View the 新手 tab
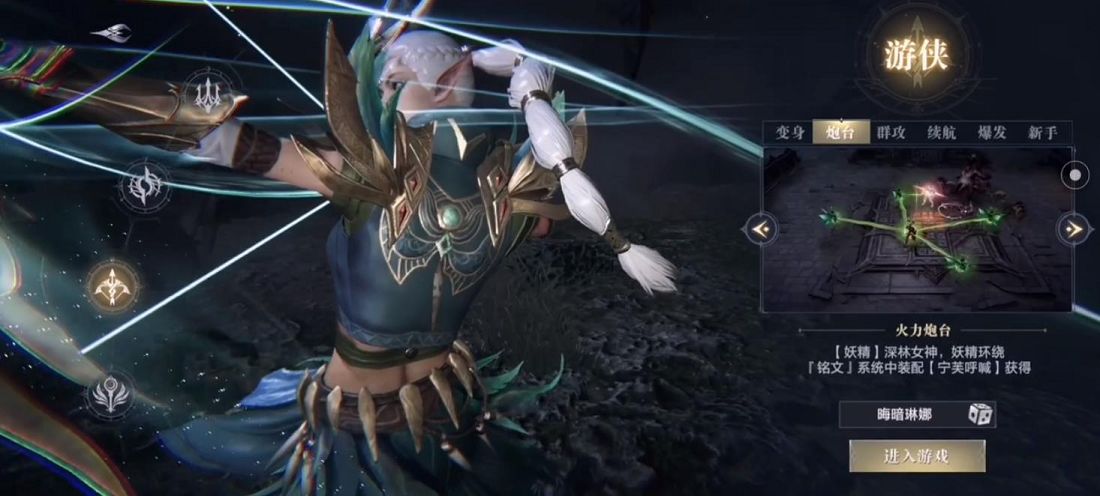1100x496 pixels. pyautogui.click(x=1043, y=133)
